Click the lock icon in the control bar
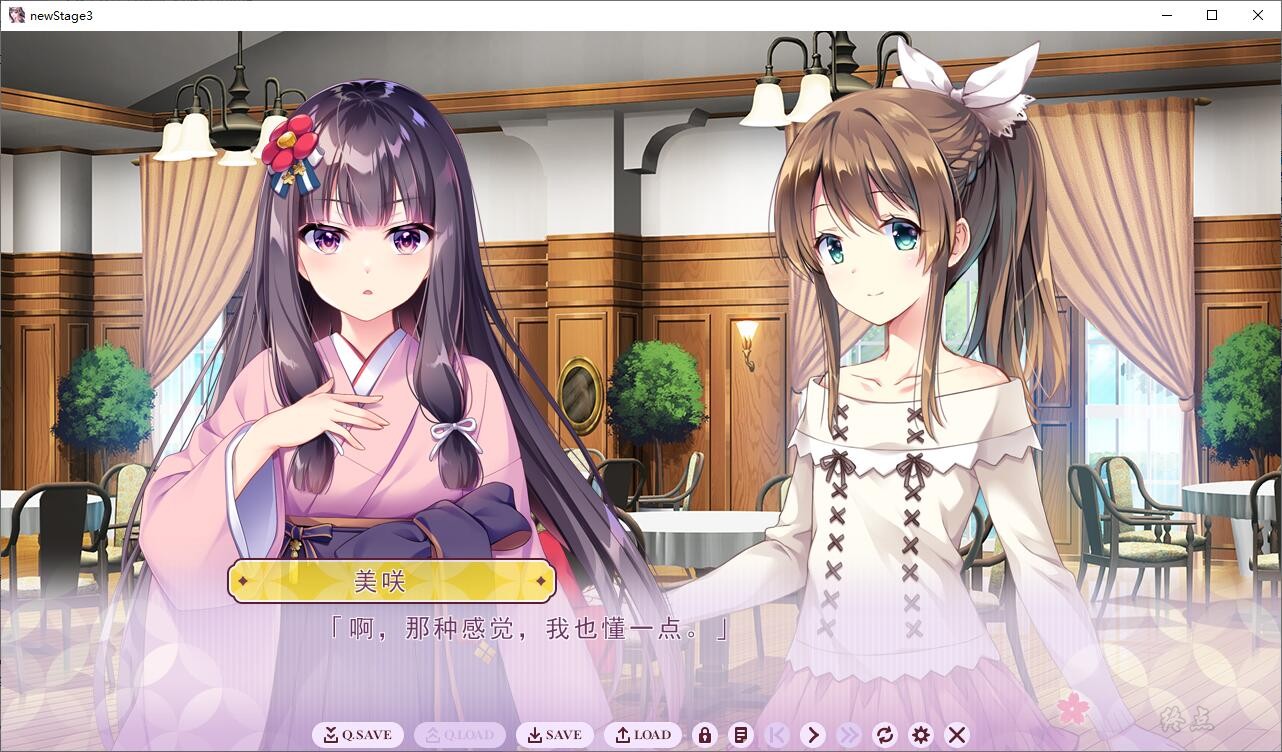Screen dimensions: 1282x752 pyautogui.click(x=704, y=734)
